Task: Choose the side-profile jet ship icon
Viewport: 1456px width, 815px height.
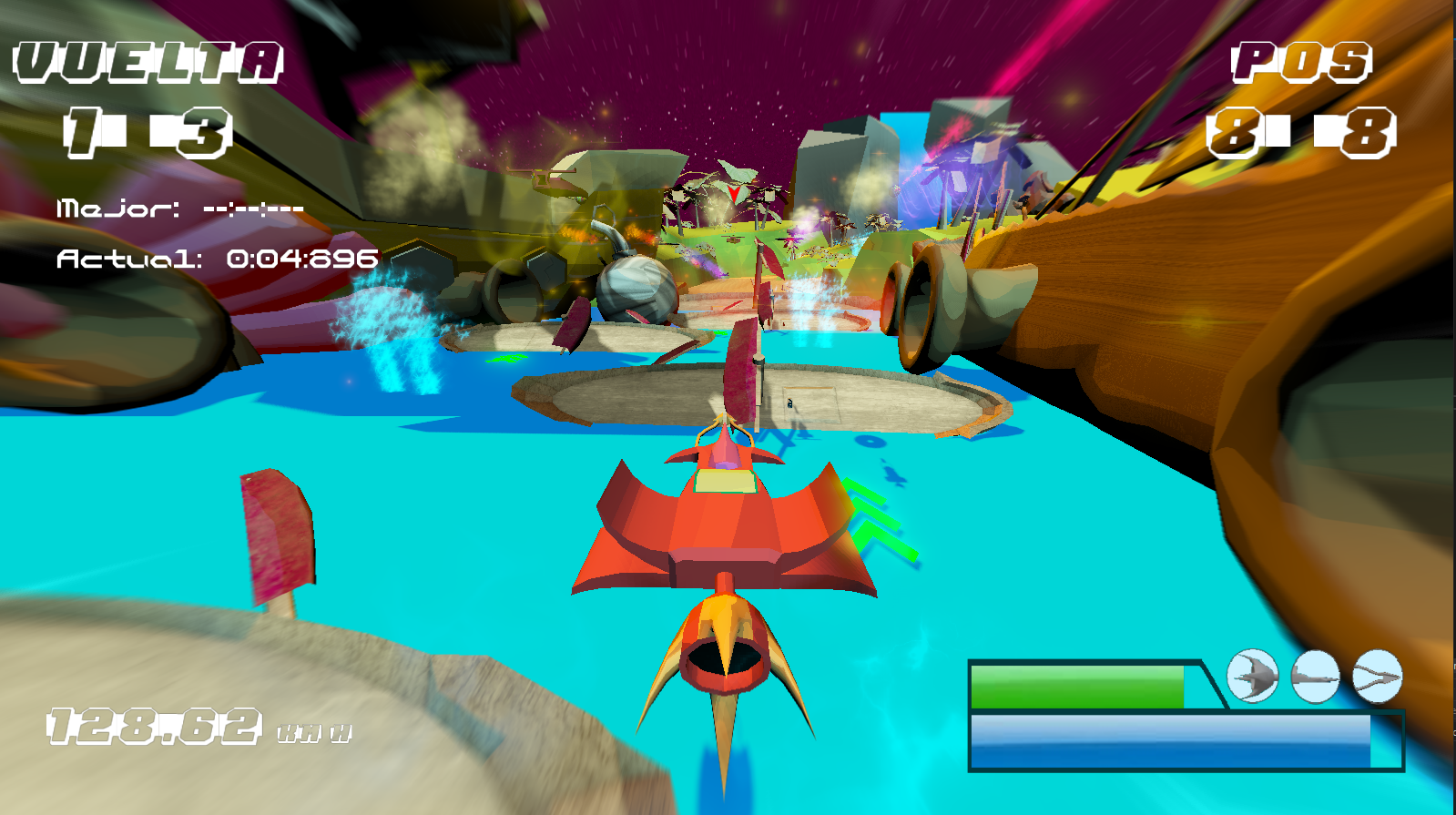Action: click(1315, 677)
